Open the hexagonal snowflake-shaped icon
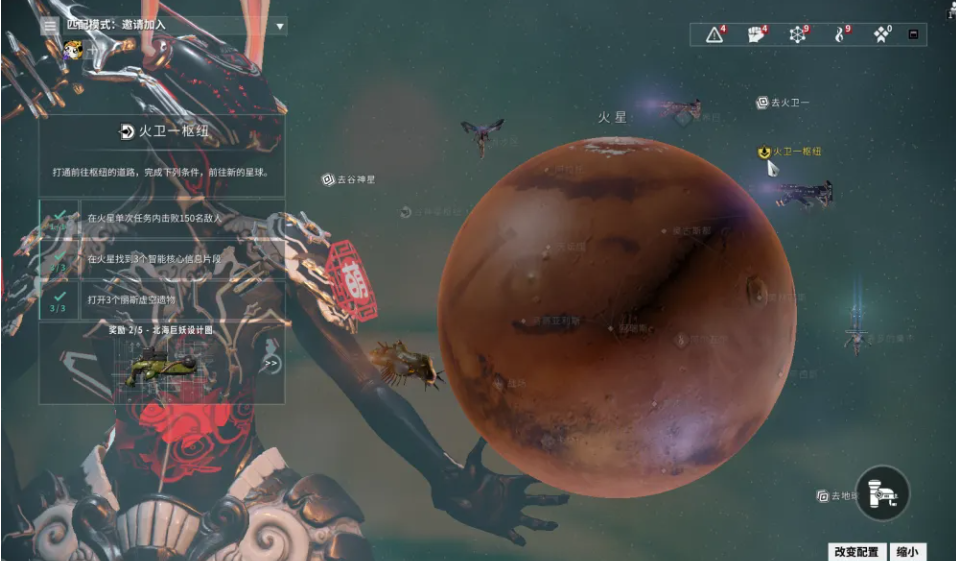 click(x=798, y=35)
